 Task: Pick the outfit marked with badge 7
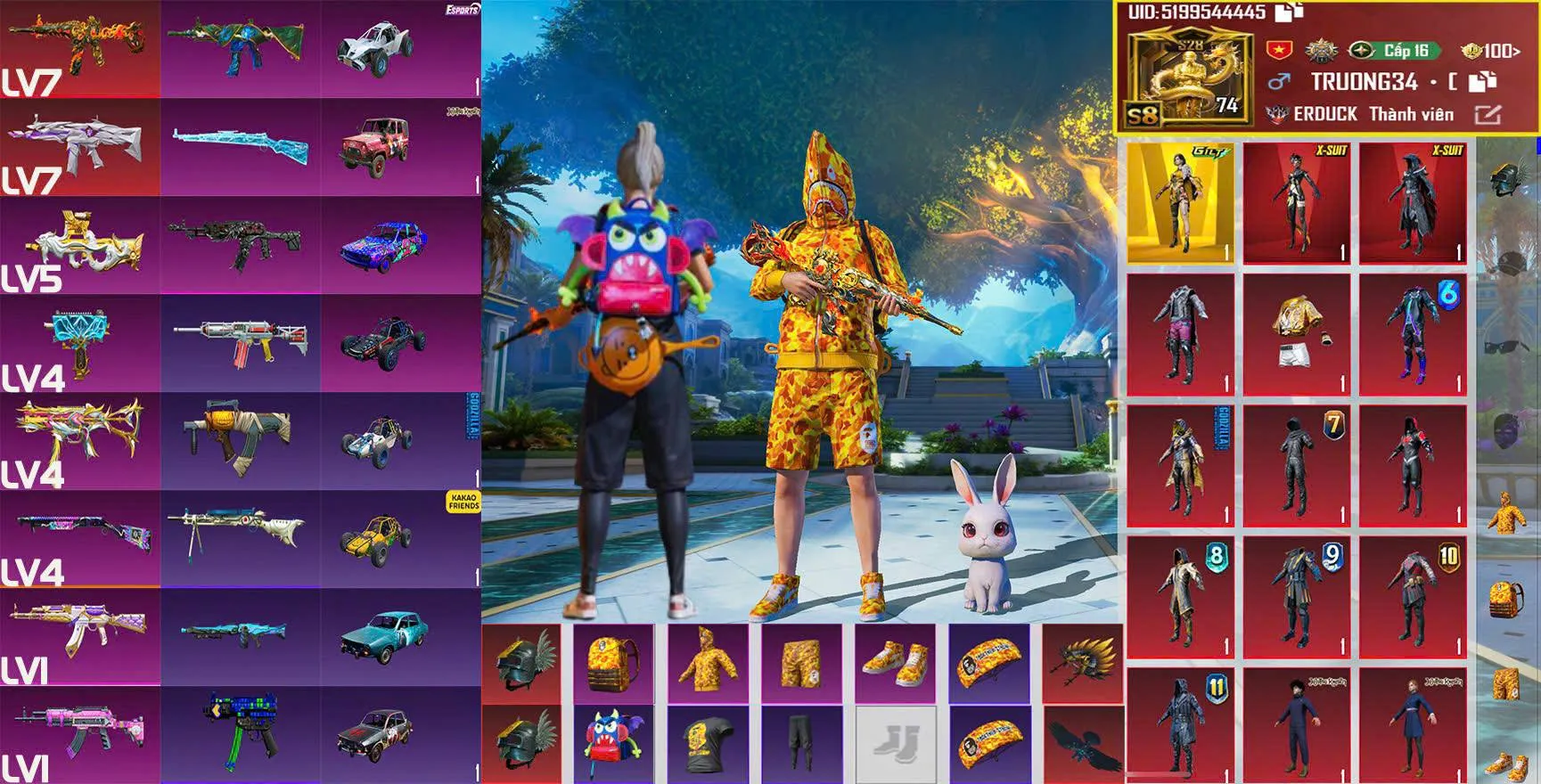click(x=1297, y=465)
